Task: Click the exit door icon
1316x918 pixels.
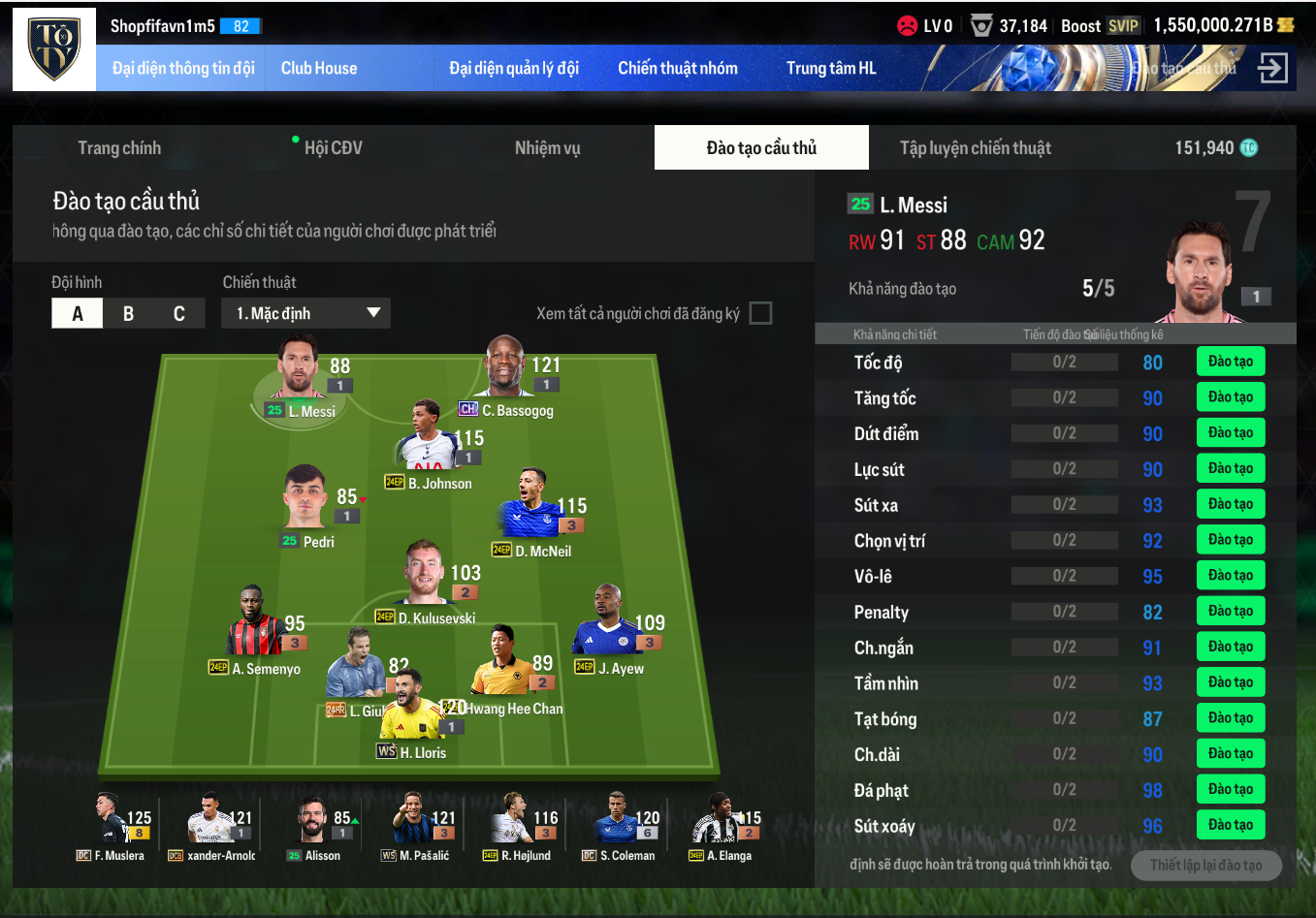Action: point(1272,68)
